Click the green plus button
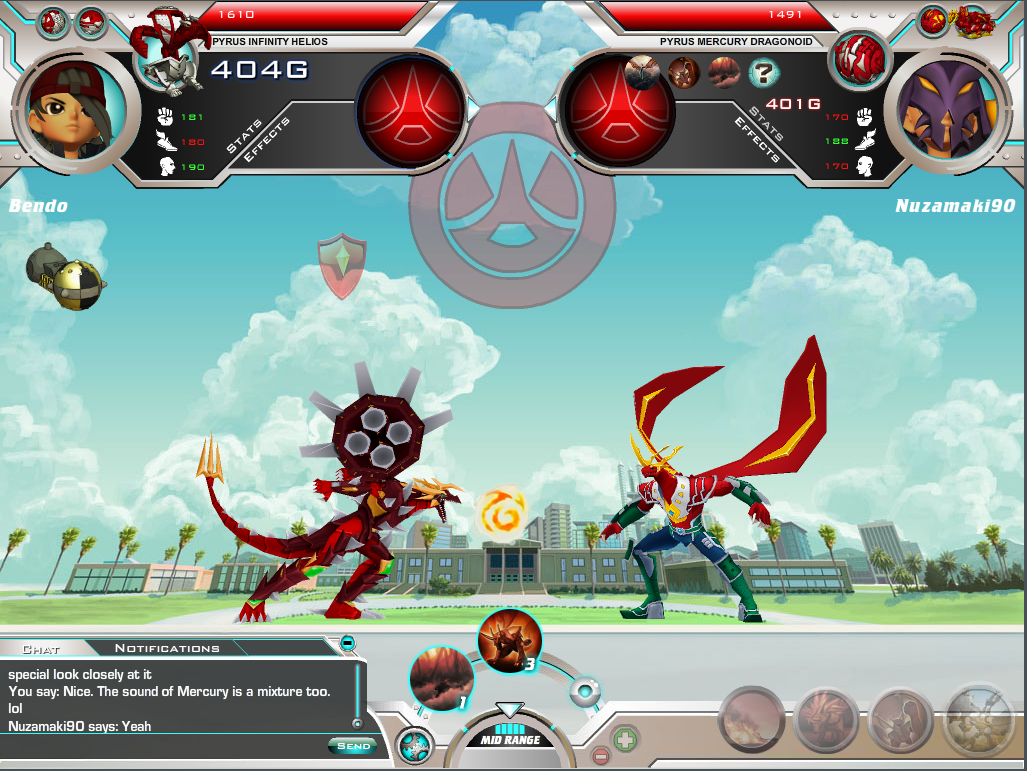Viewport: 1027px width, 771px height. pyautogui.click(x=625, y=742)
